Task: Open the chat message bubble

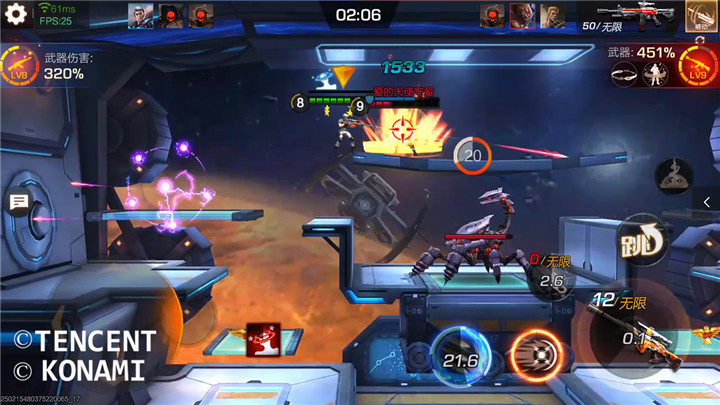Action: [x=18, y=203]
